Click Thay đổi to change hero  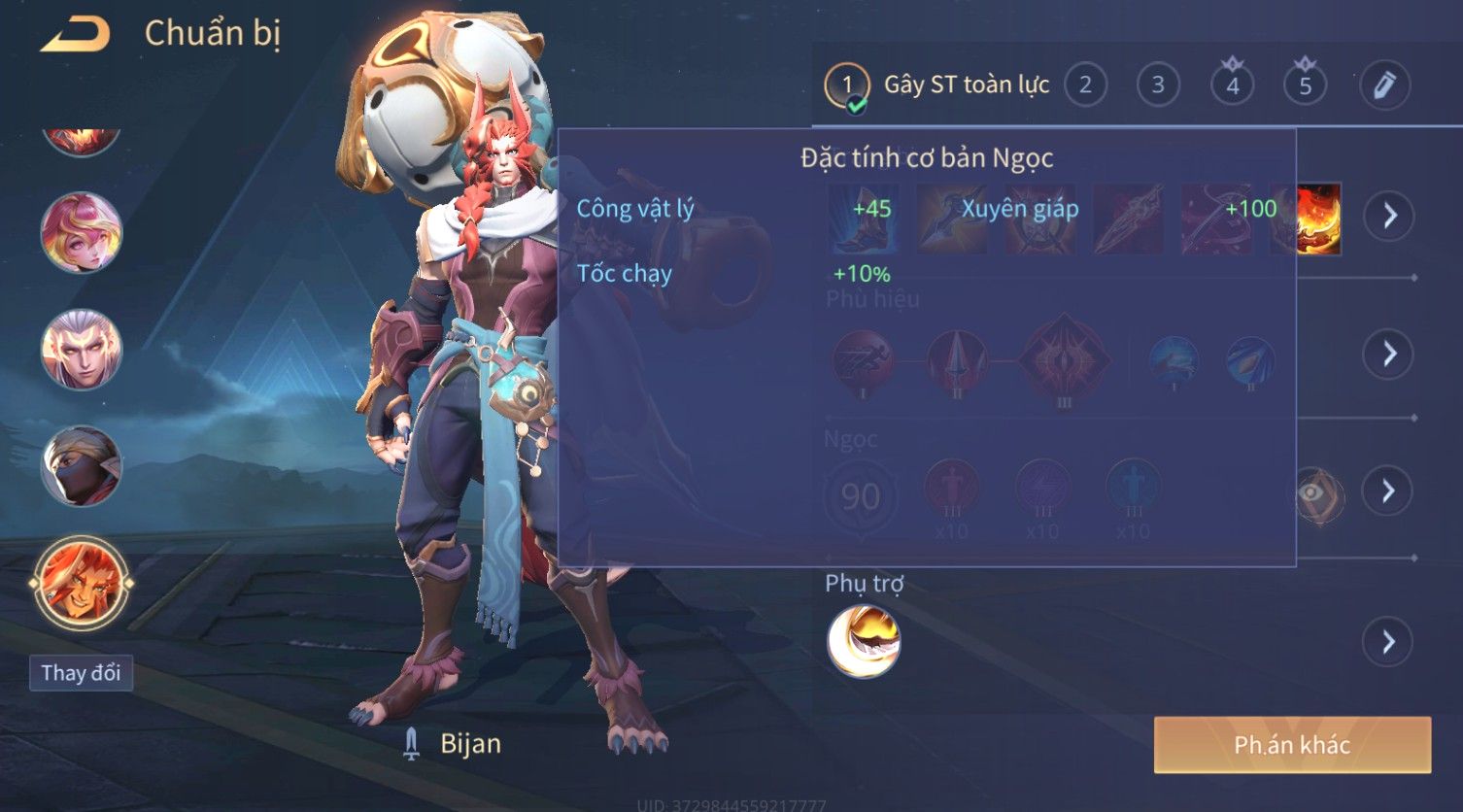tap(81, 673)
